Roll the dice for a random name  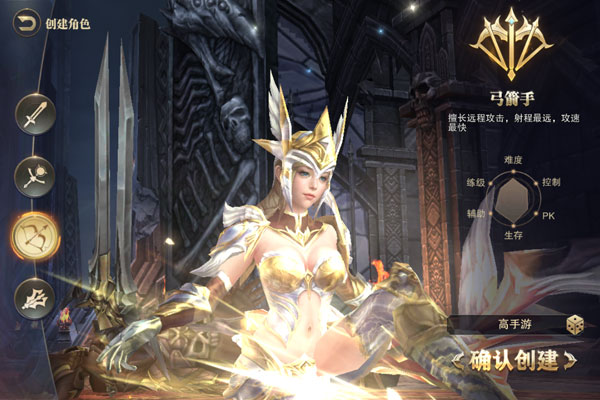[574, 324]
